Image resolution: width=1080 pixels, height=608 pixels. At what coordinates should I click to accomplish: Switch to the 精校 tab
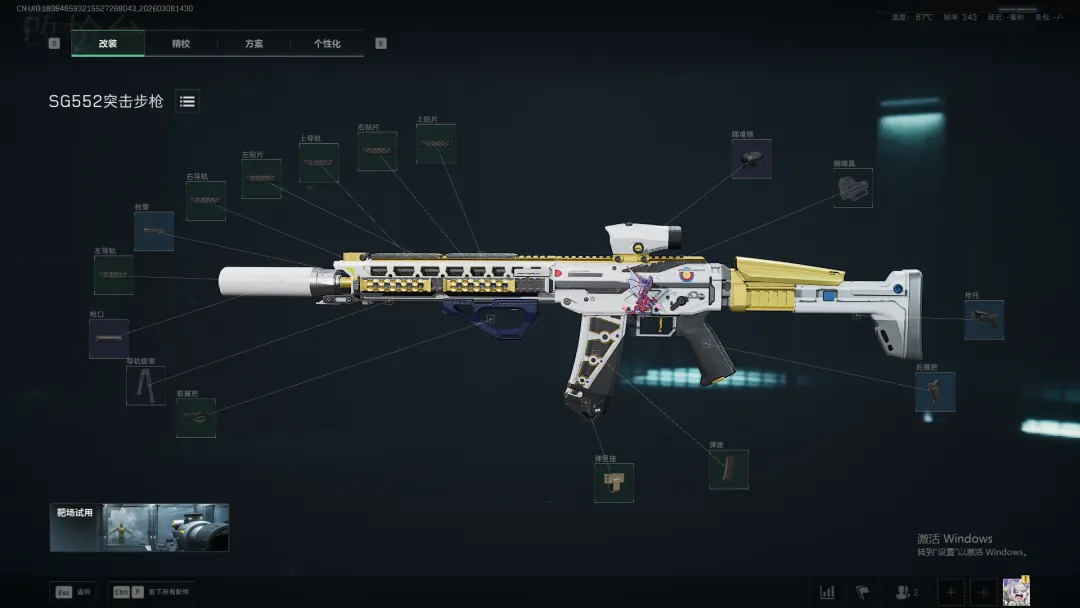pos(181,44)
